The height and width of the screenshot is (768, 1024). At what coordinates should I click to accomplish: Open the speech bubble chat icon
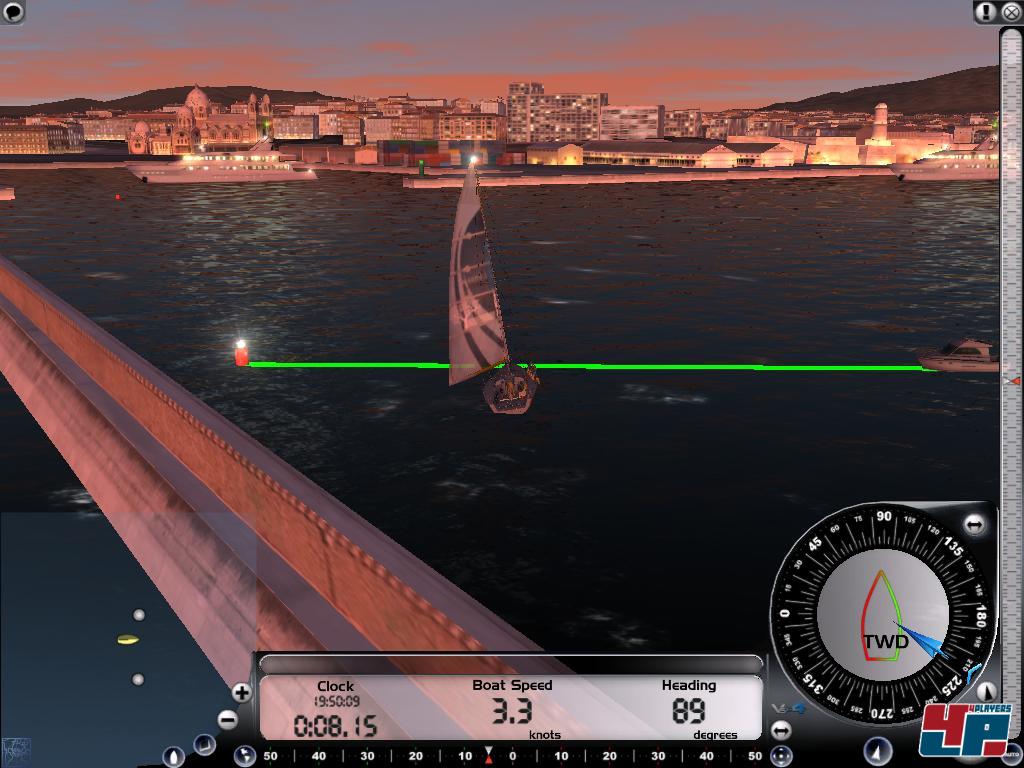pos(13,12)
